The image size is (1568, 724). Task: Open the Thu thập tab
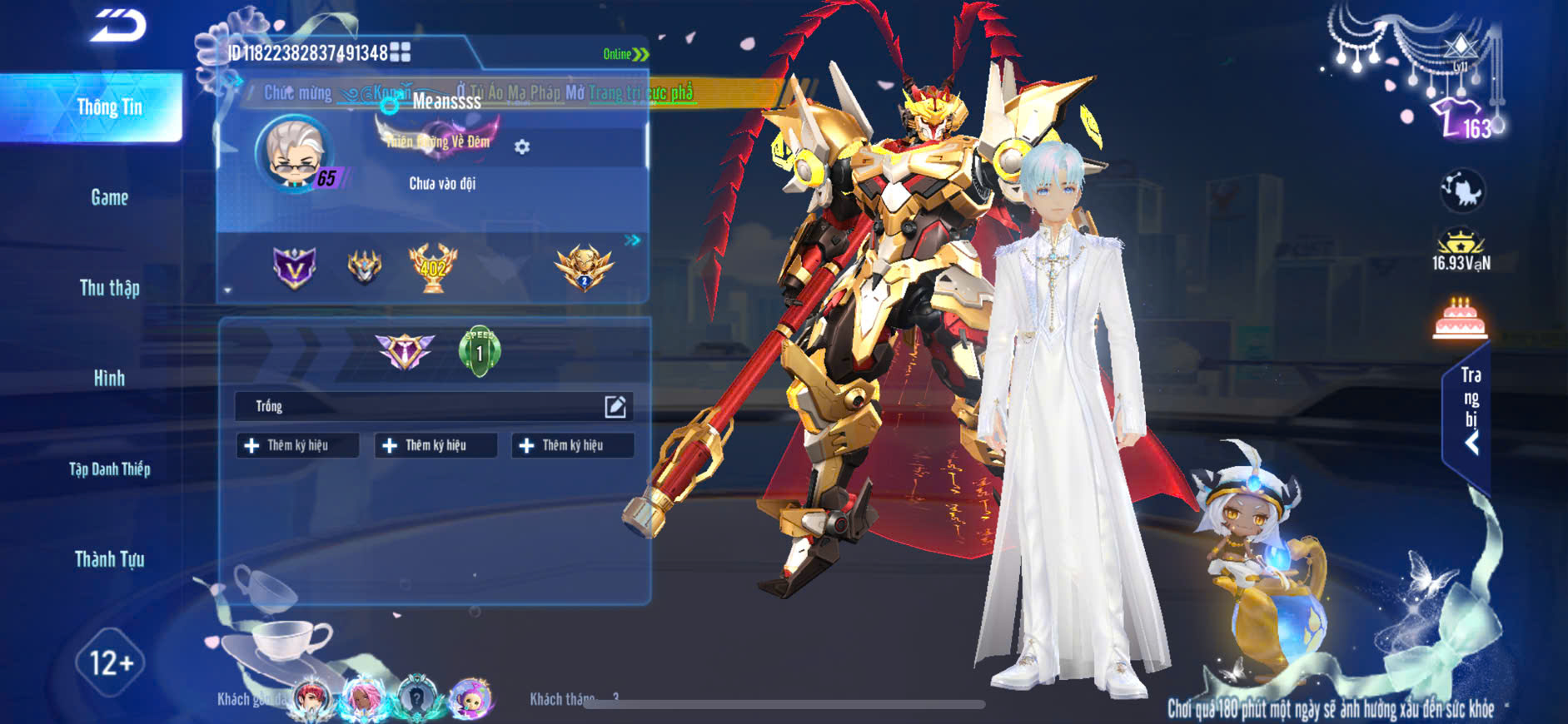109,288
